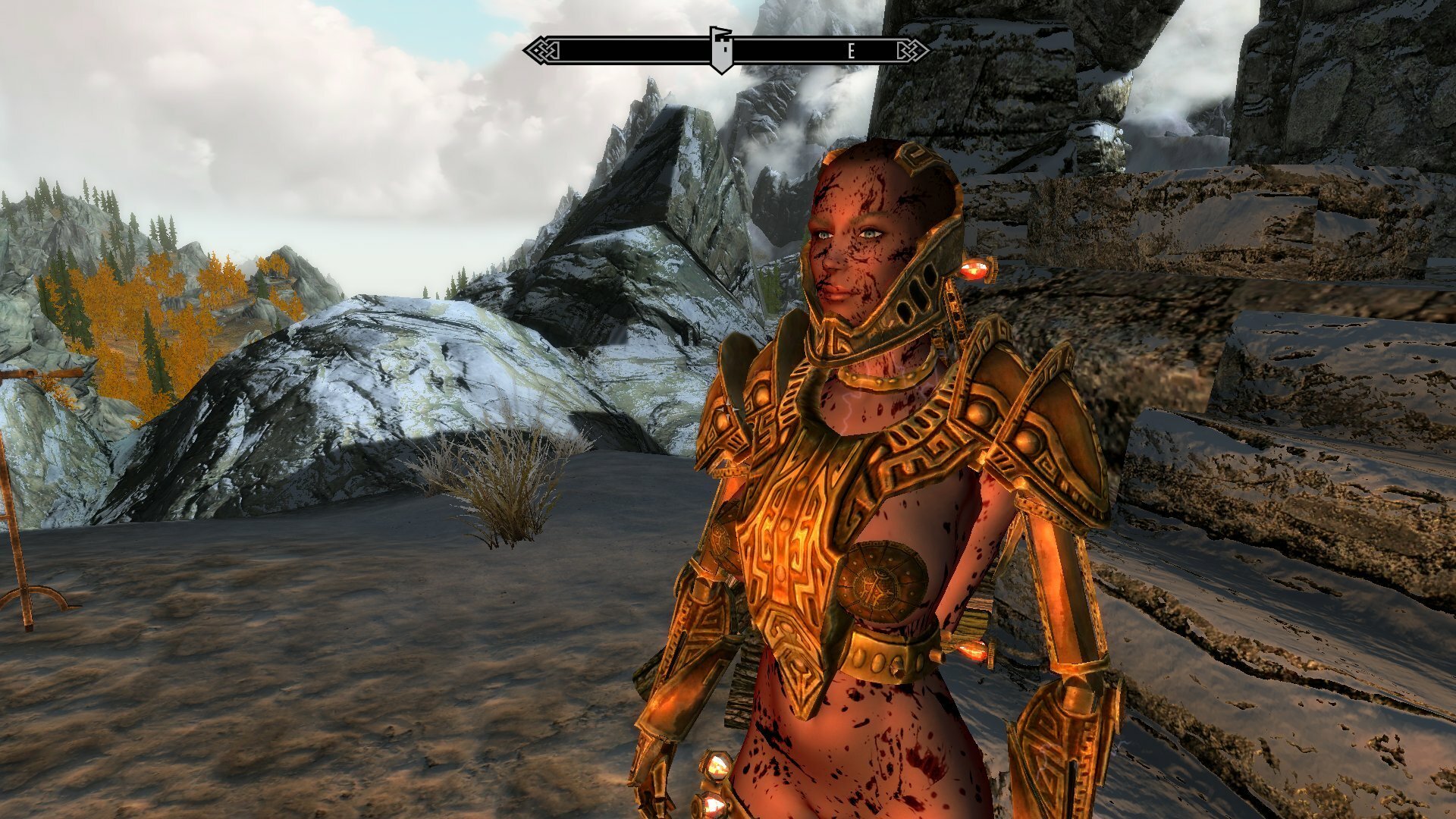
Task: Click the fort marker on the compass
Action: [x=720, y=47]
